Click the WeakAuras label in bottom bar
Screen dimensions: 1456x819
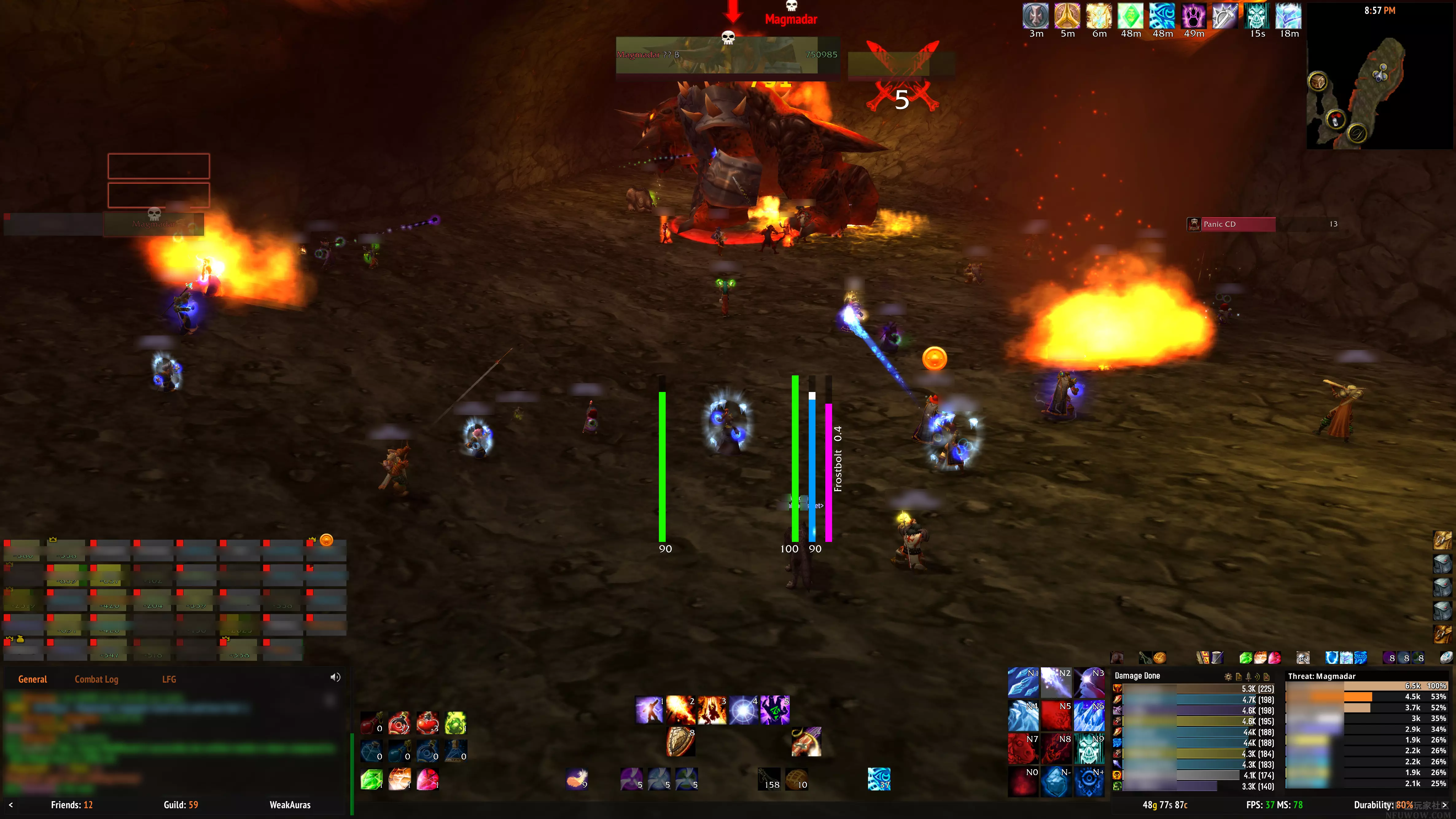point(290,805)
